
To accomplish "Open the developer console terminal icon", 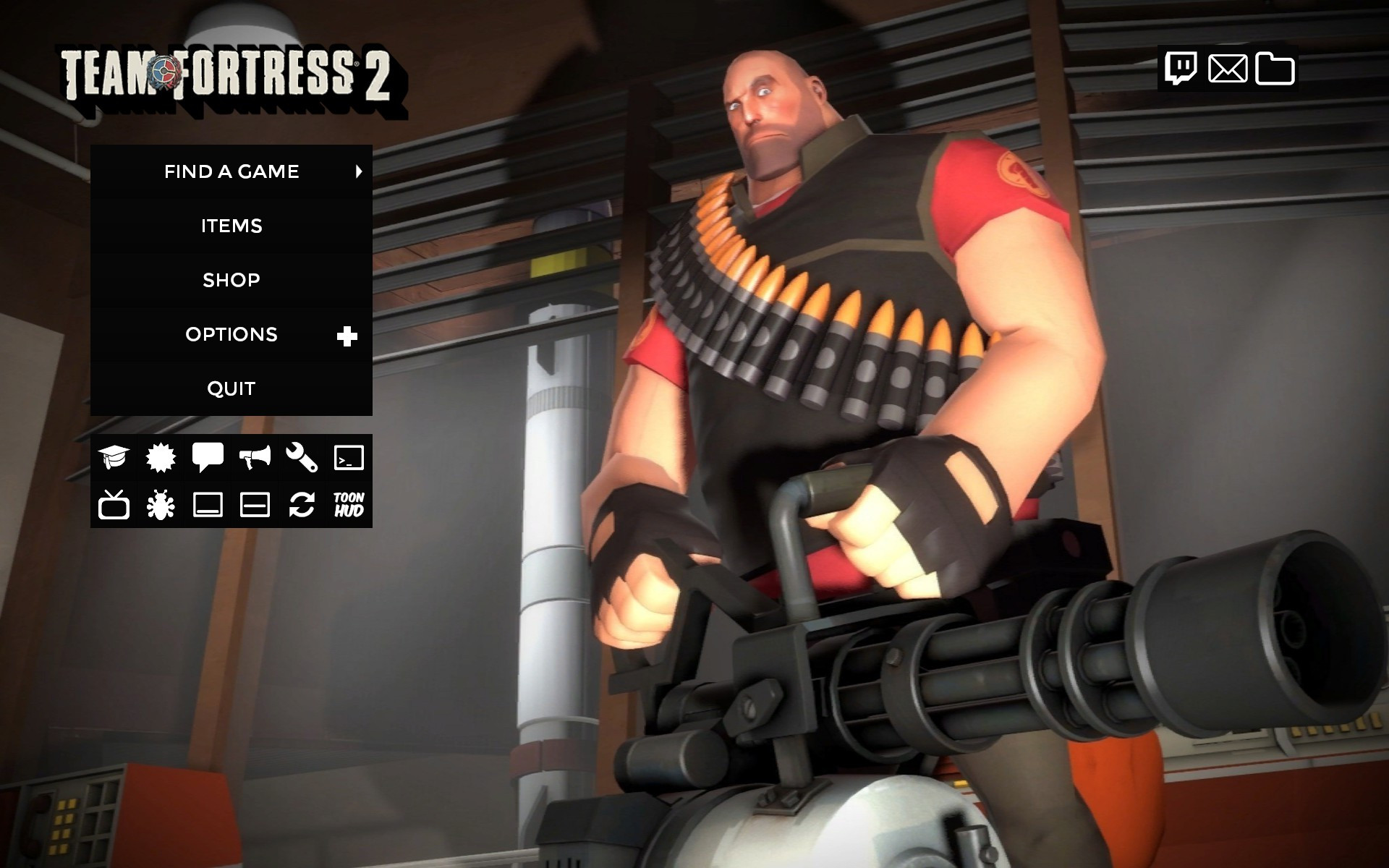I will point(349,457).
